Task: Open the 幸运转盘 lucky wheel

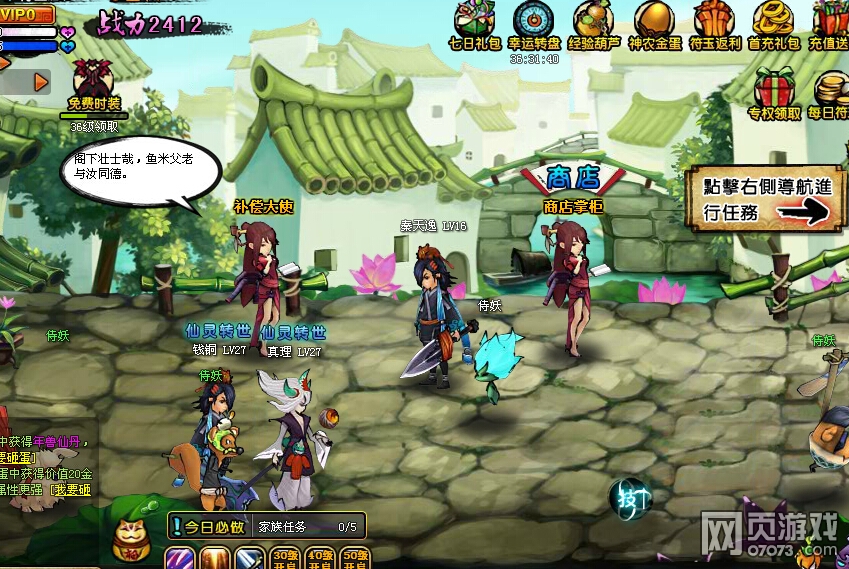Action: click(533, 22)
